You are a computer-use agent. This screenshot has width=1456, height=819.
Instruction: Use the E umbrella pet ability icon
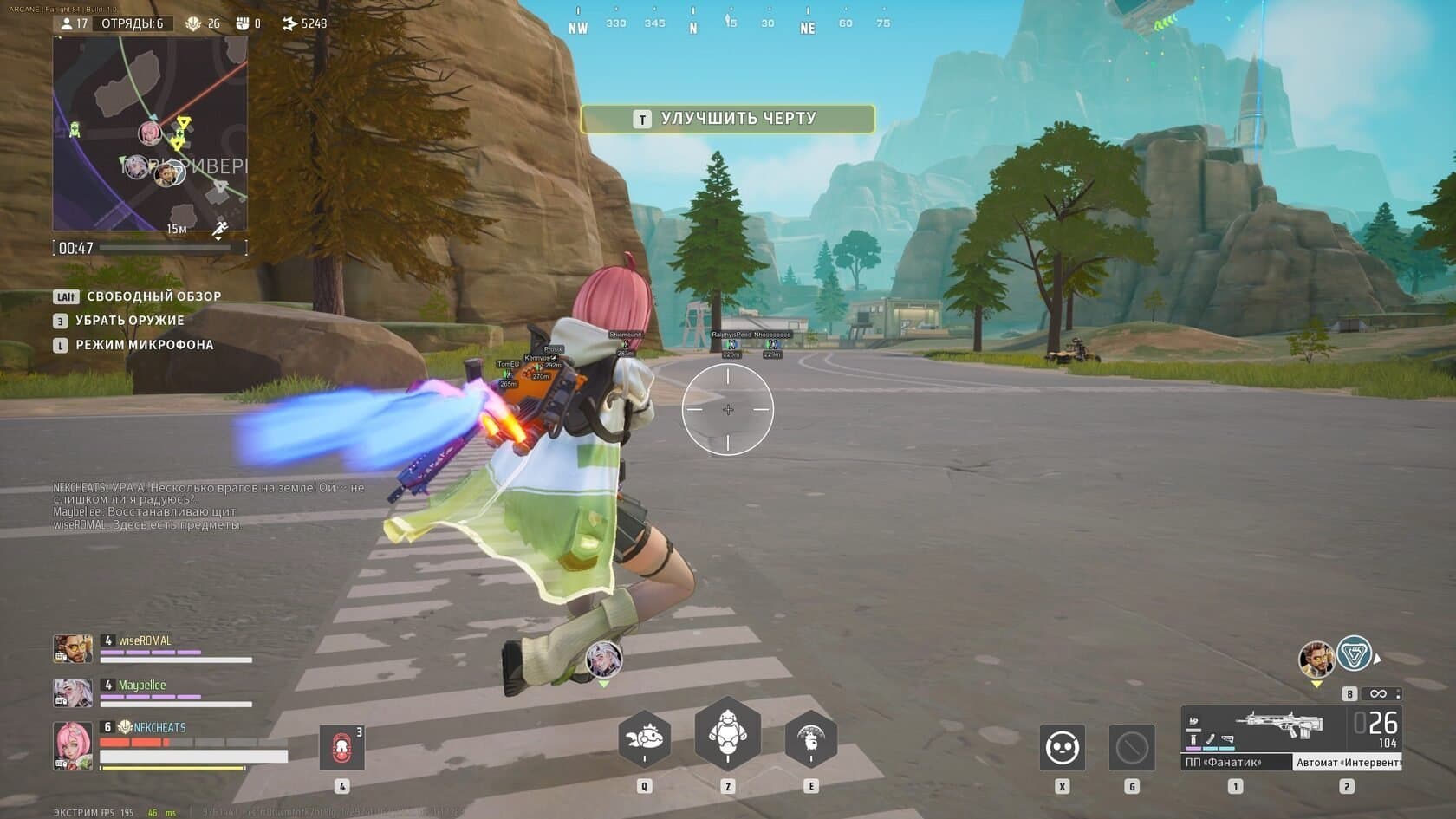pyautogui.click(x=810, y=736)
